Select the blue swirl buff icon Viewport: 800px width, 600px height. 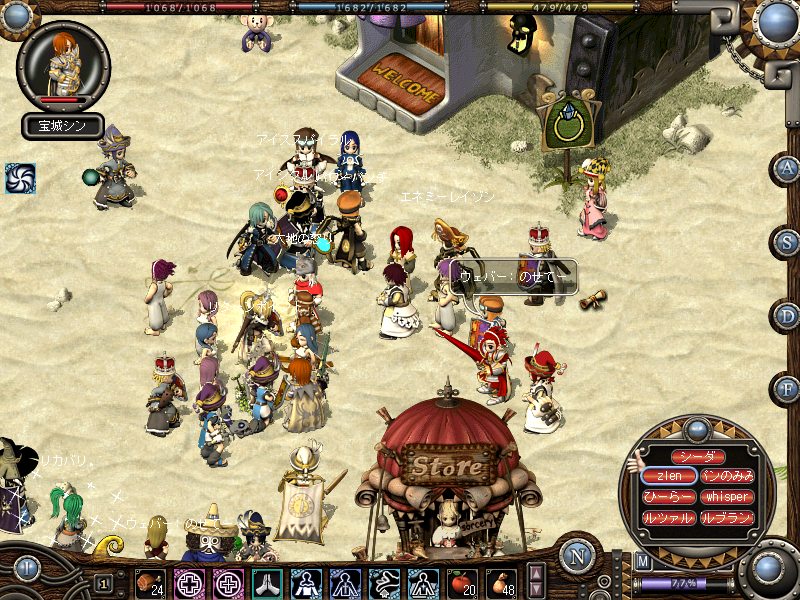point(20,178)
